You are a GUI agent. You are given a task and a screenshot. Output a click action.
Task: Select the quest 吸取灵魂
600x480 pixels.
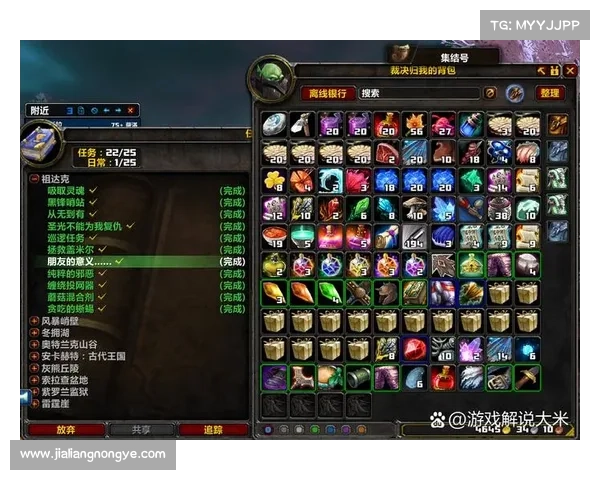pyautogui.click(x=67, y=189)
